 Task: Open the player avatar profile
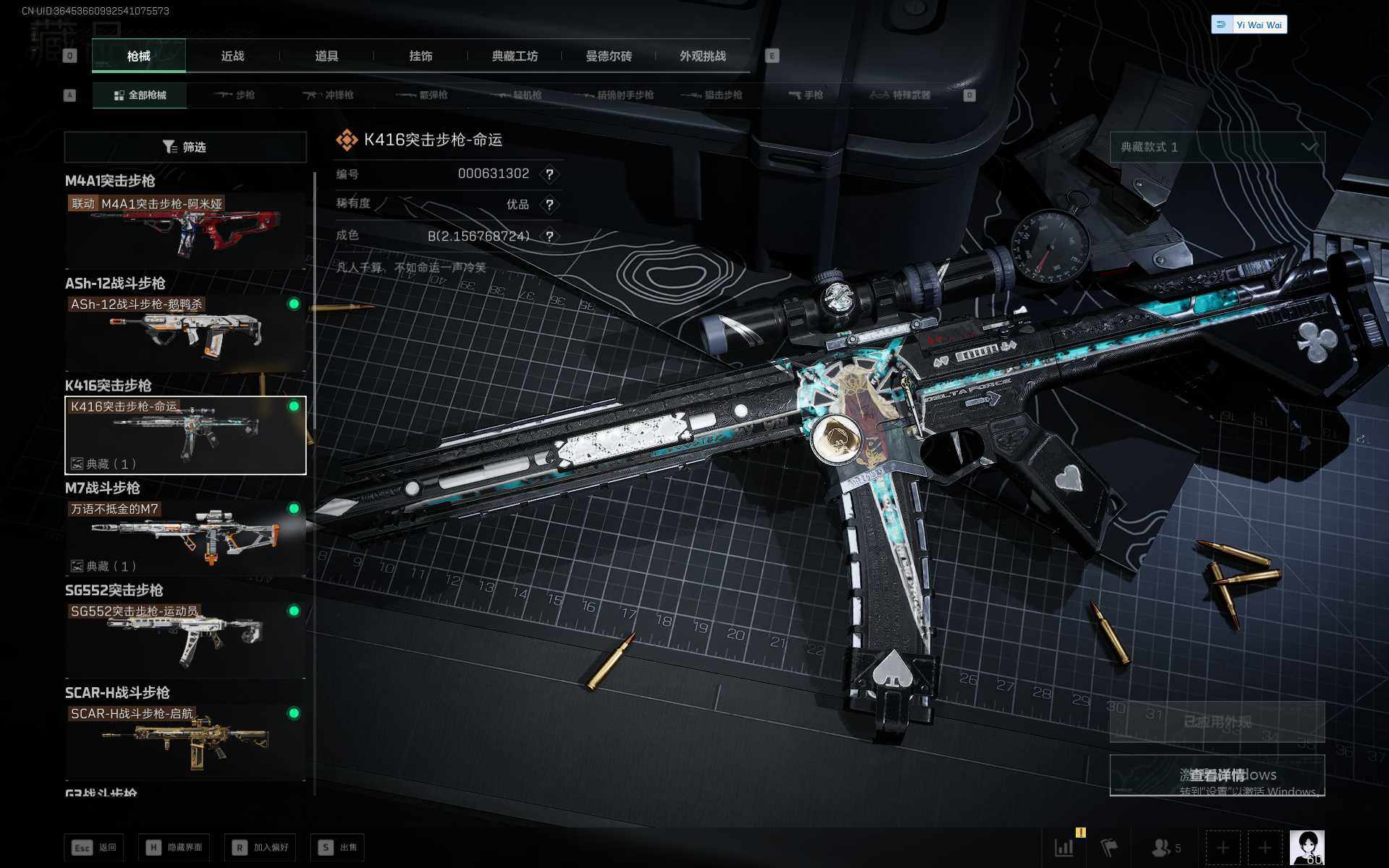1307,847
